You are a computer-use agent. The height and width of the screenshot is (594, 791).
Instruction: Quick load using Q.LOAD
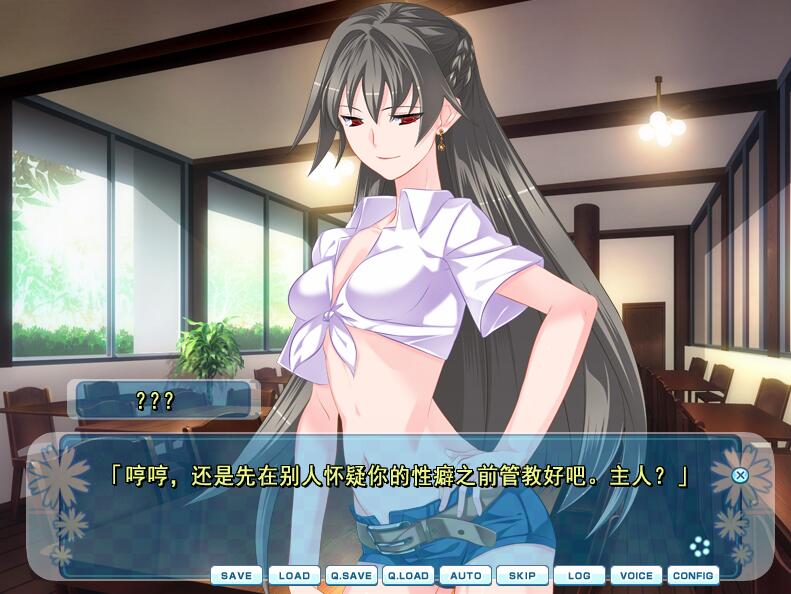coord(408,575)
